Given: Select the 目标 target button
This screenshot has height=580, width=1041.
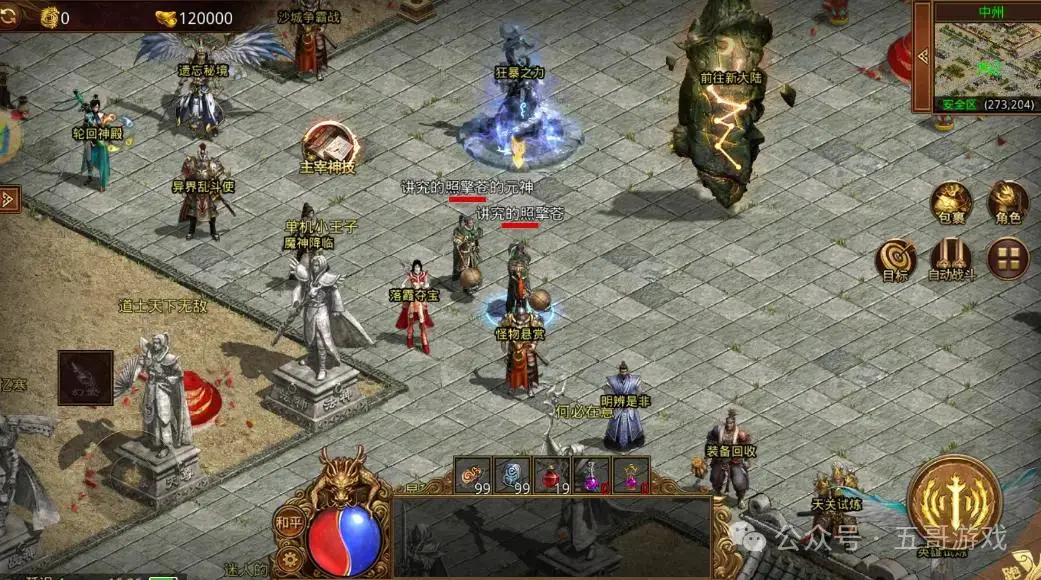Looking at the screenshot, I should (896, 260).
